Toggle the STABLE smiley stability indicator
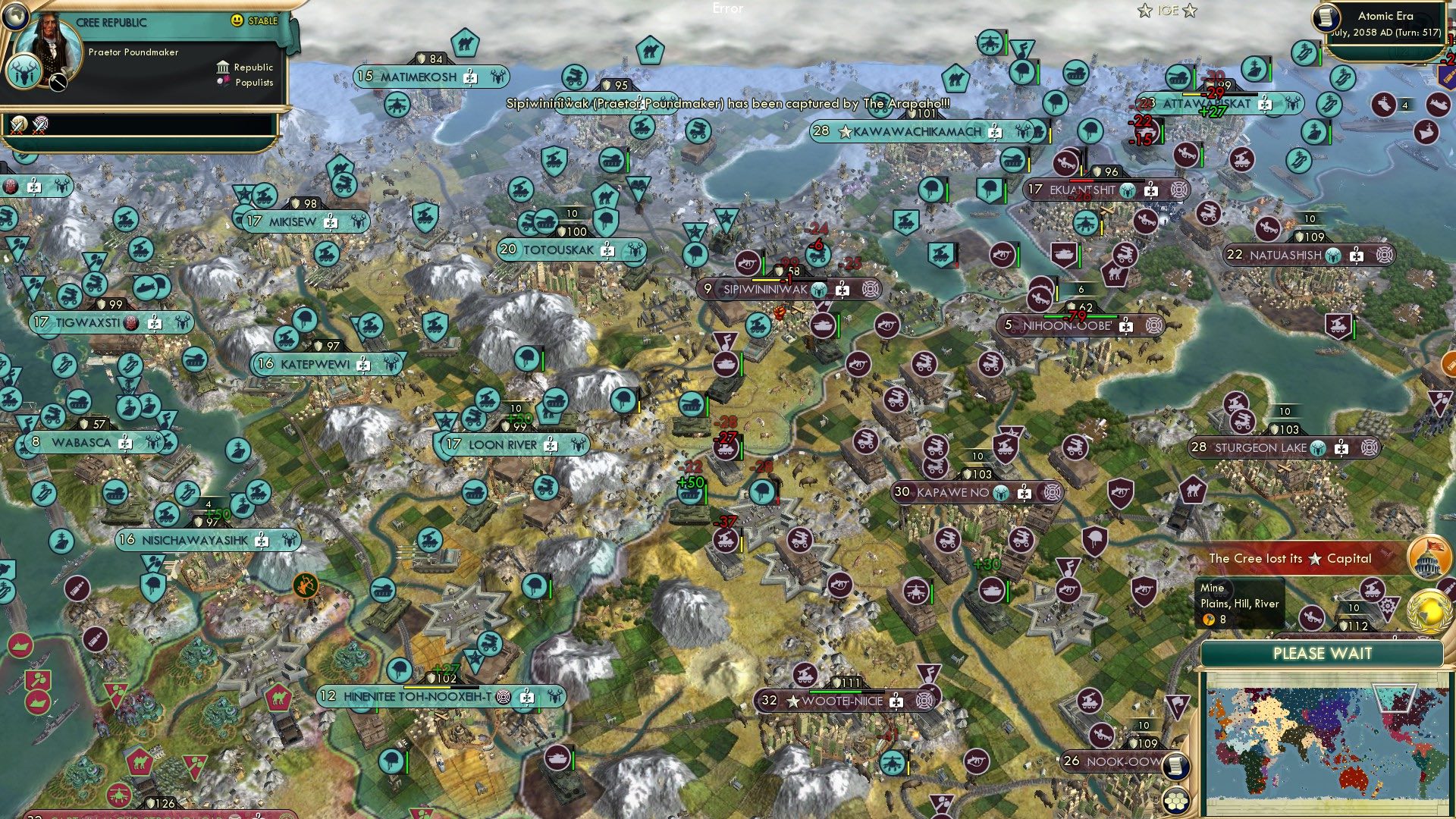The height and width of the screenshot is (819, 1456). (237, 20)
